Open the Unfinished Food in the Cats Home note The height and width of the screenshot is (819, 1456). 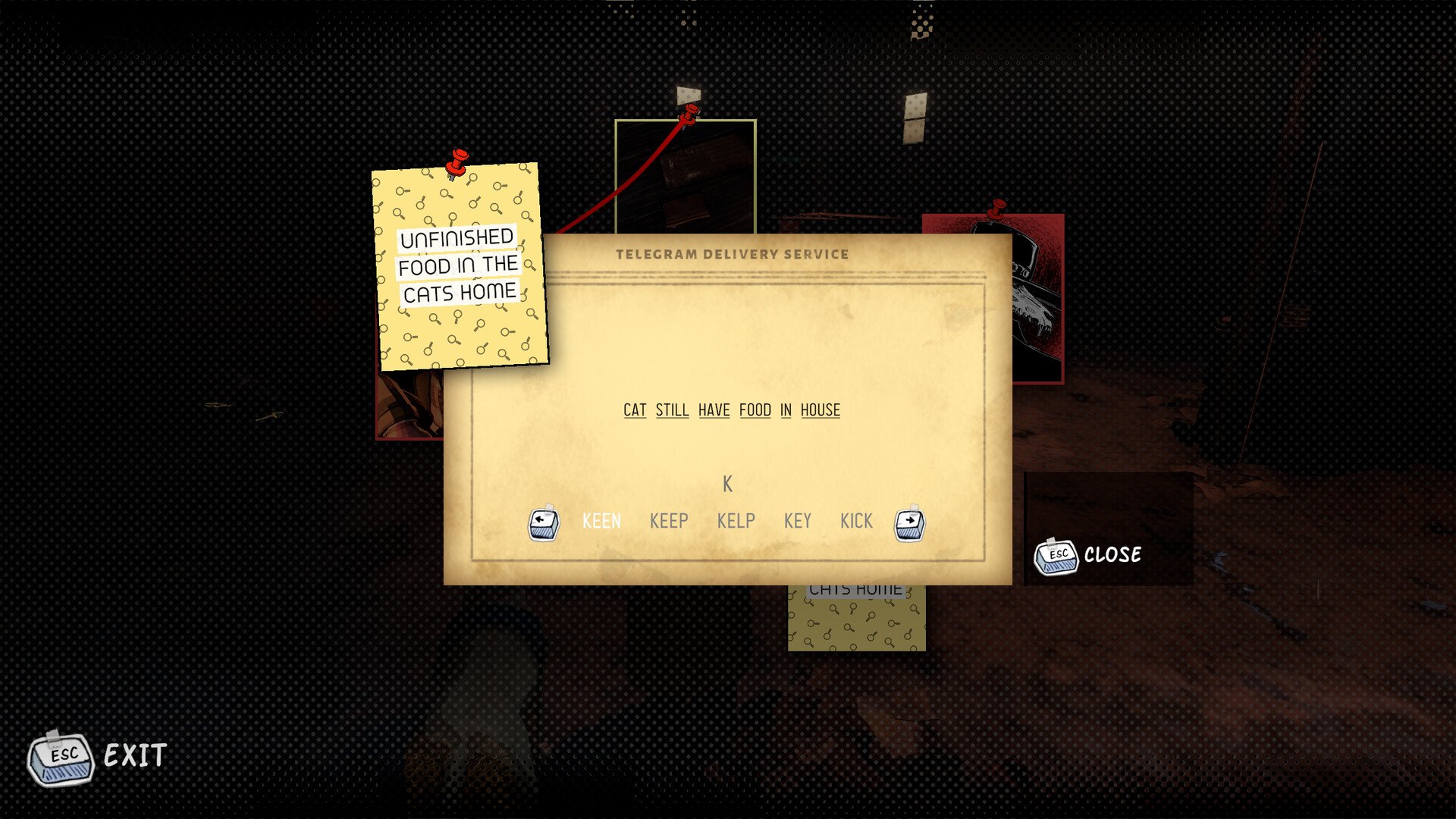pyautogui.click(x=459, y=265)
